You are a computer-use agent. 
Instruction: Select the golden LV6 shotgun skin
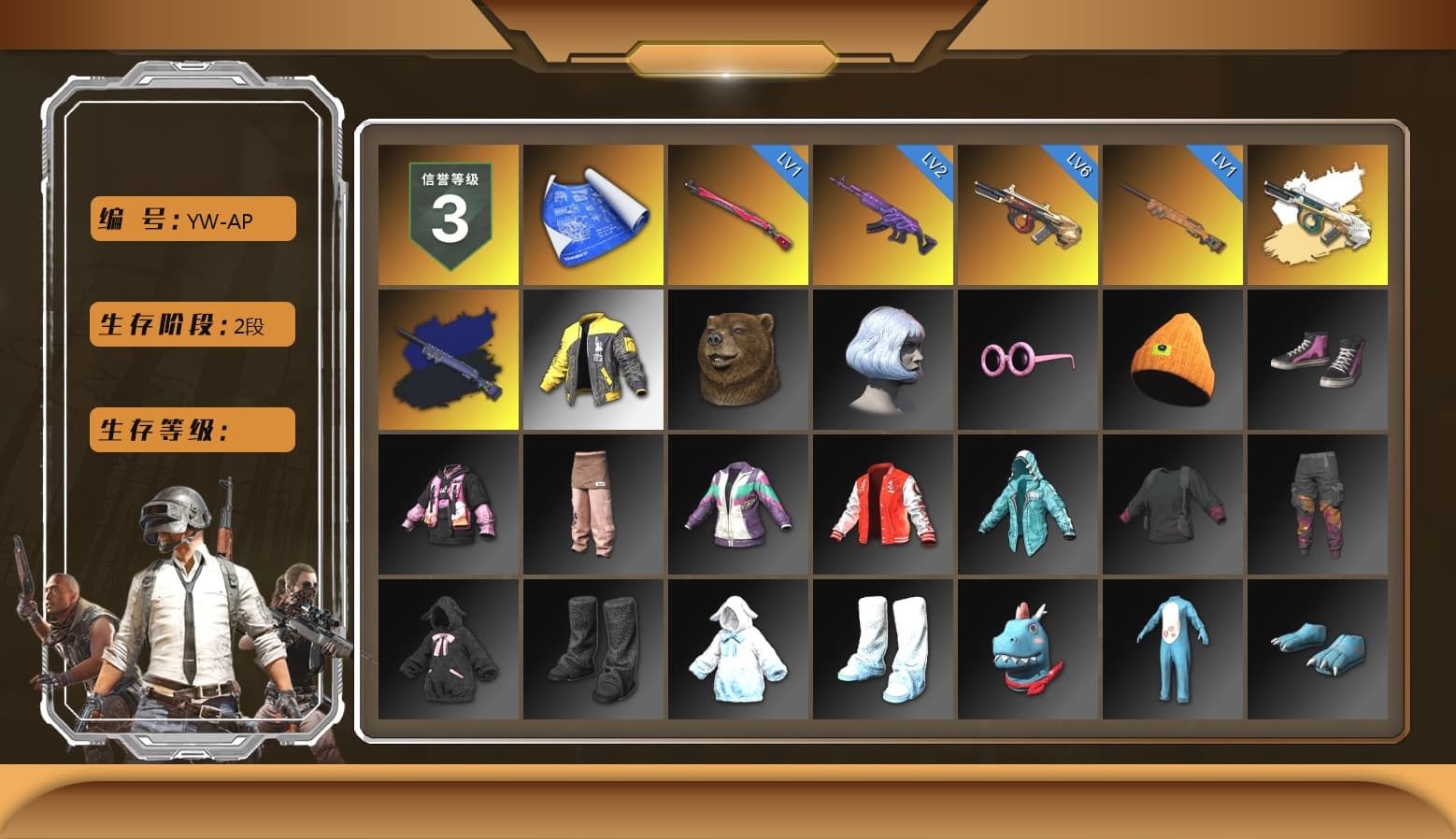(x=1025, y=214)
